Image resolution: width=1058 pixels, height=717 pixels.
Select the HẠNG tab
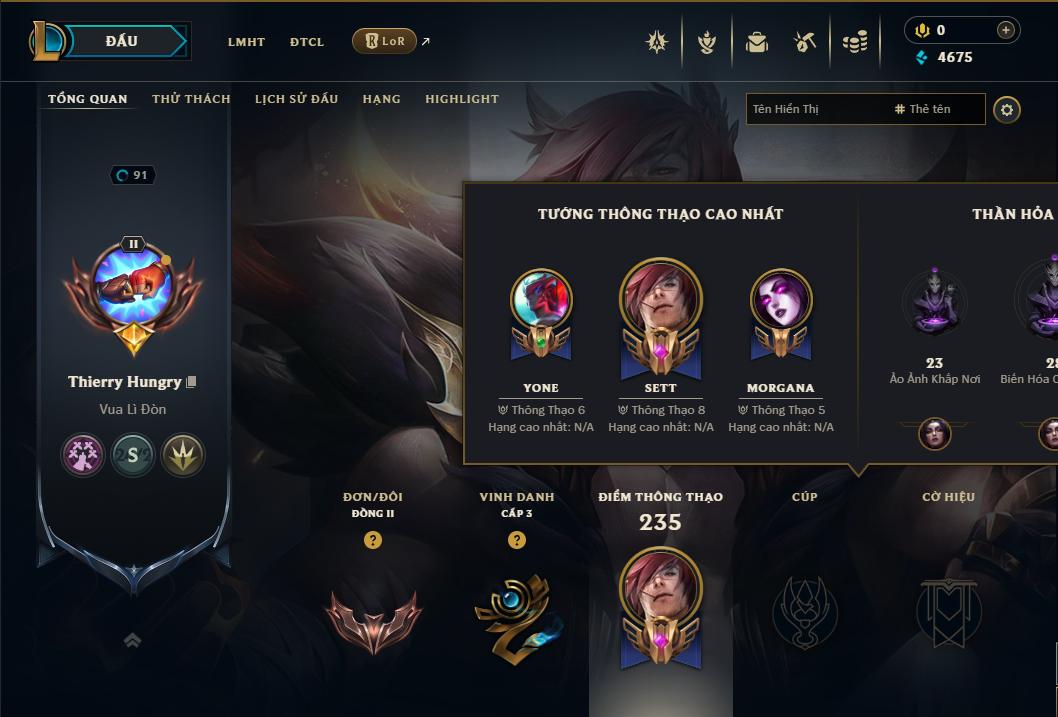tap(381, 99)
